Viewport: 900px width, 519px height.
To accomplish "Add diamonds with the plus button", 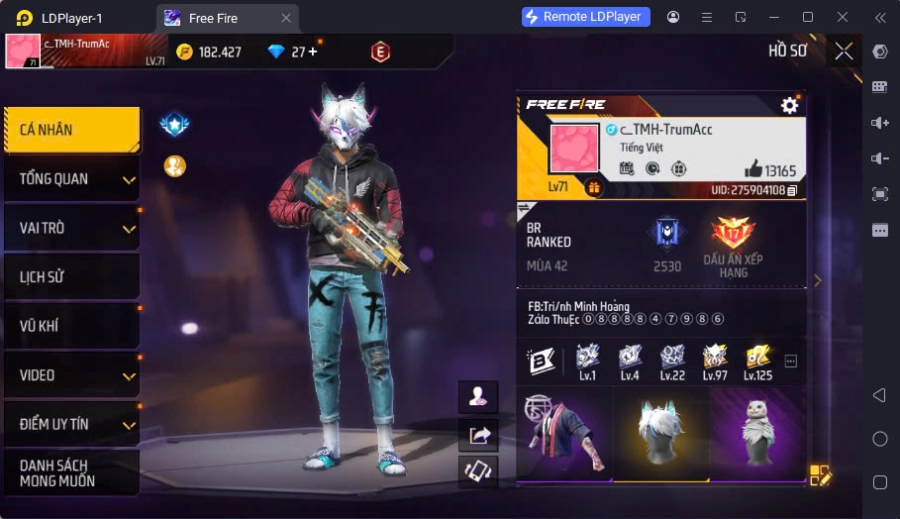I will [312, 52].
